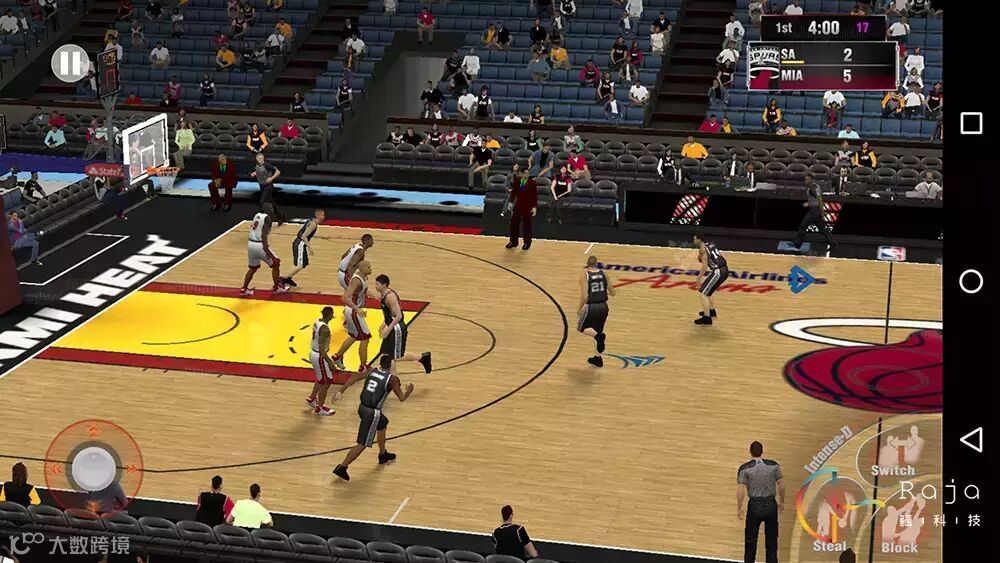Open Android recent apps square button
Screen dimensions: 1000x563
point(970,123)
